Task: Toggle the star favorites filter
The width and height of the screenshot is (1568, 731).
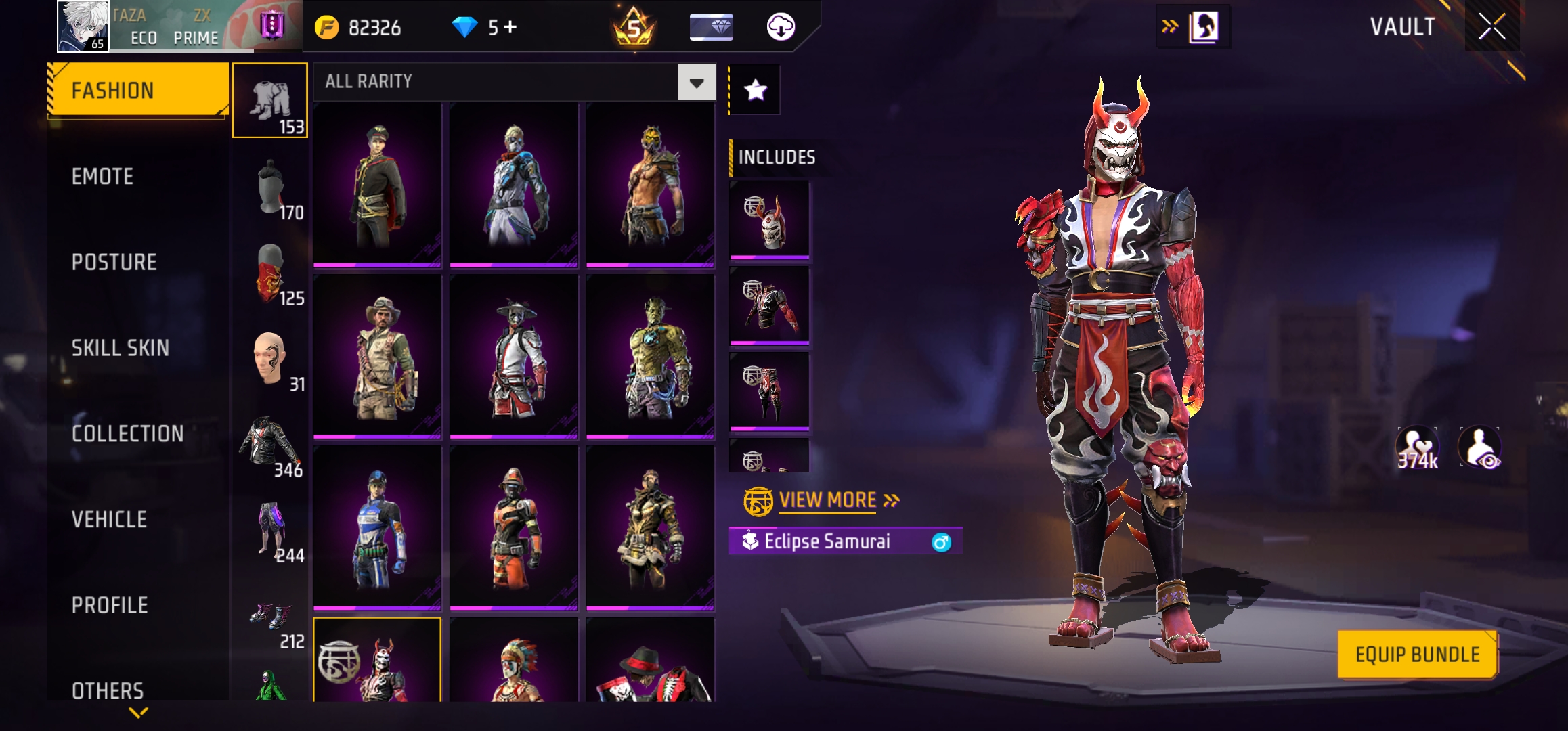Action: point(755,90)
